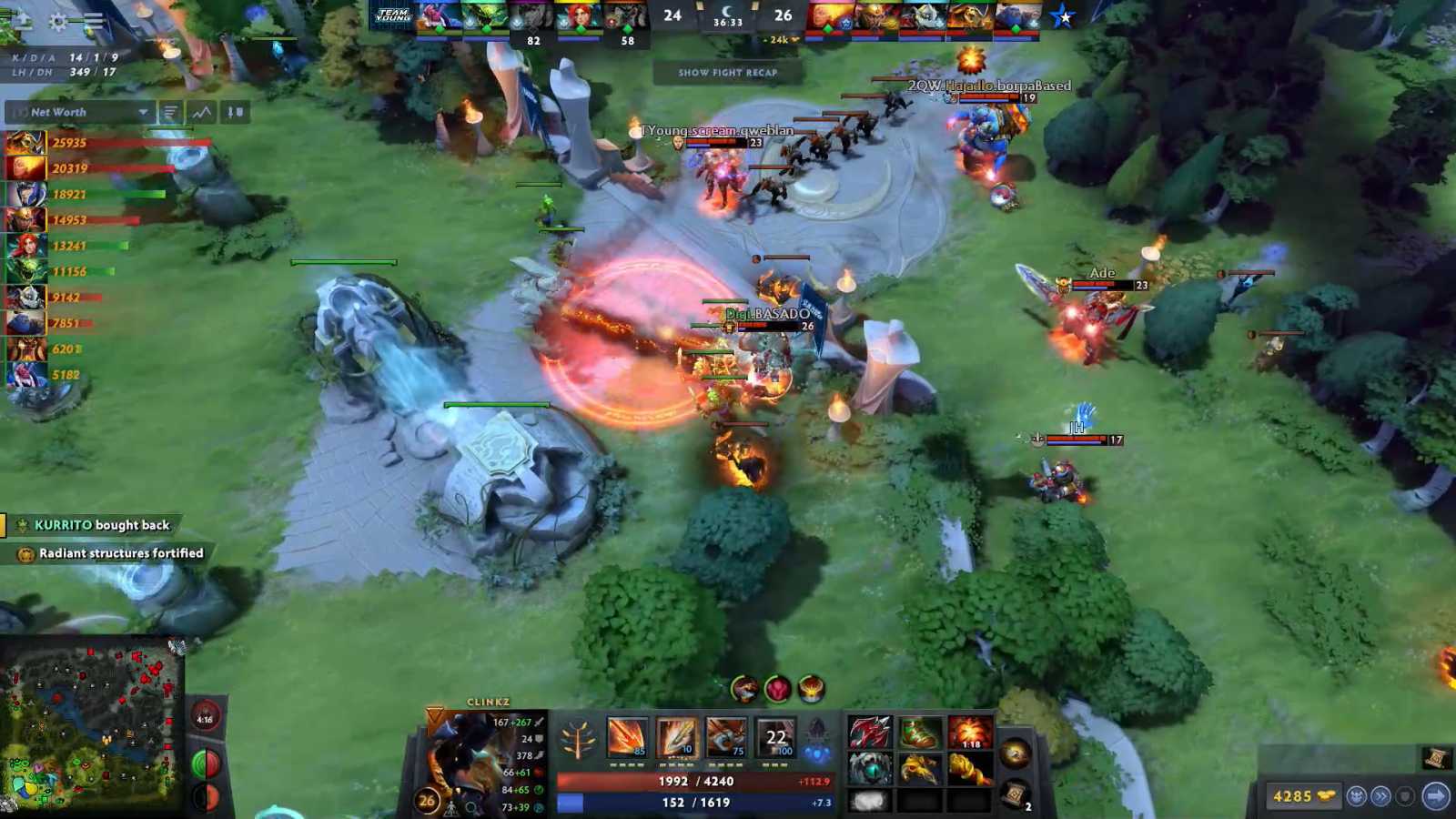This screenshot has height=819, width=1456.
Task: Select Clinkz's Searing Arrows ability
Action: pos(679,735)
